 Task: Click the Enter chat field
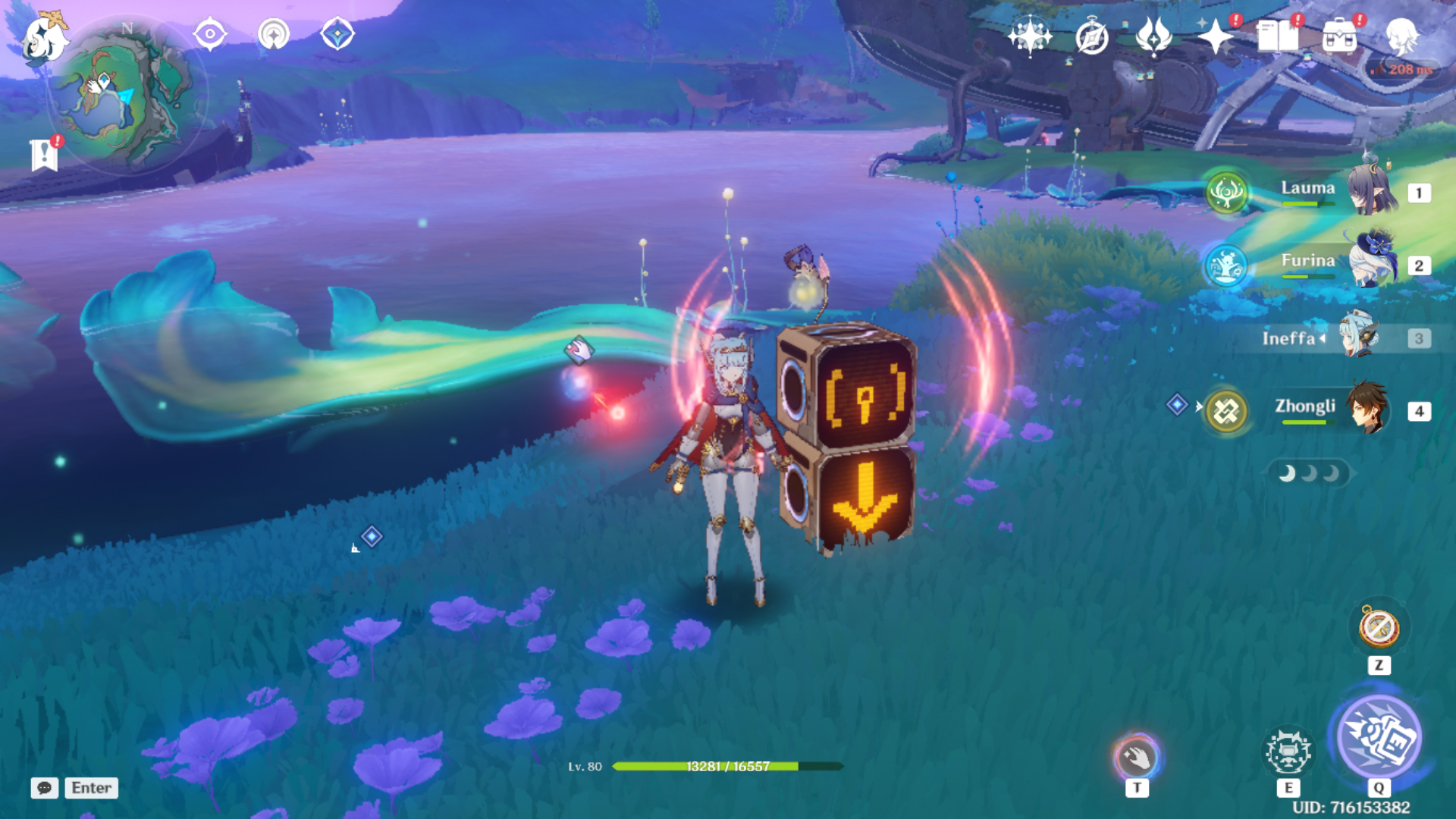click(91, 788)
